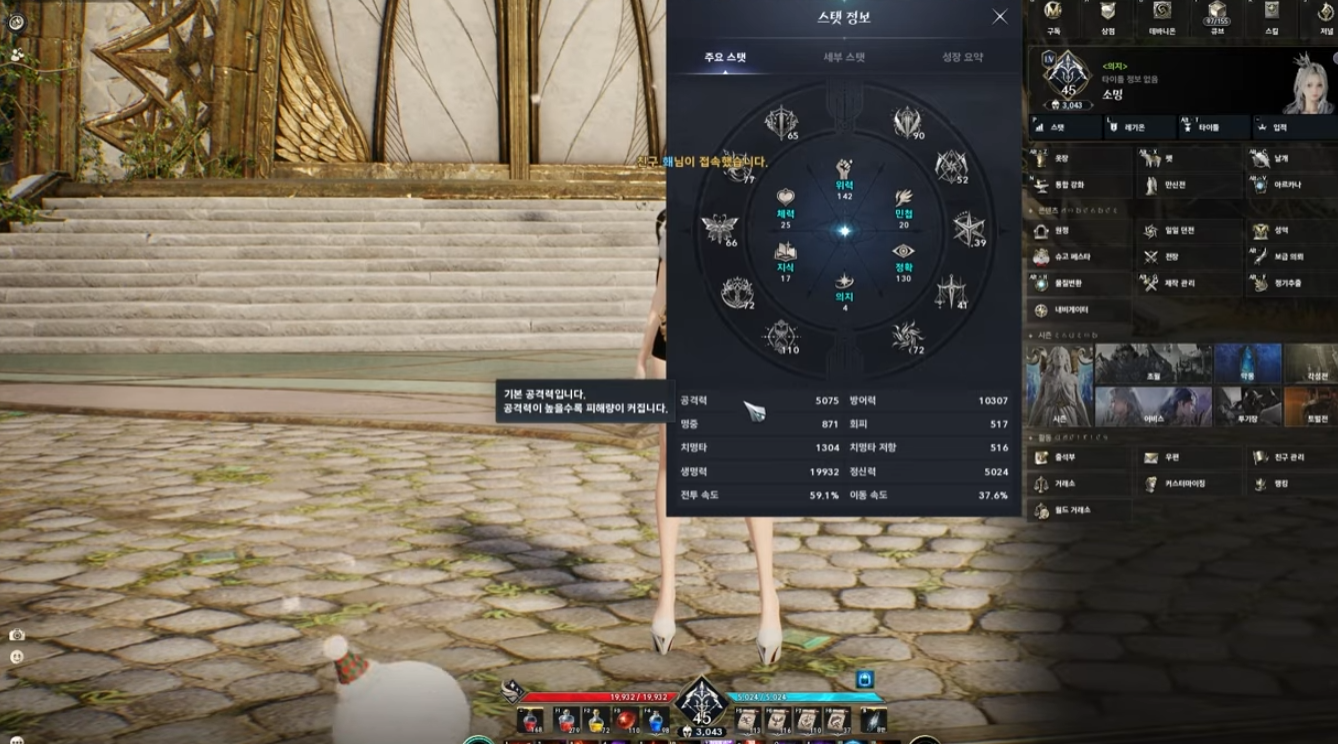Viewport: 1338px width, 744px height.
Task: Switch to the 세부 스탯 tab
Action: click(844, 58)
